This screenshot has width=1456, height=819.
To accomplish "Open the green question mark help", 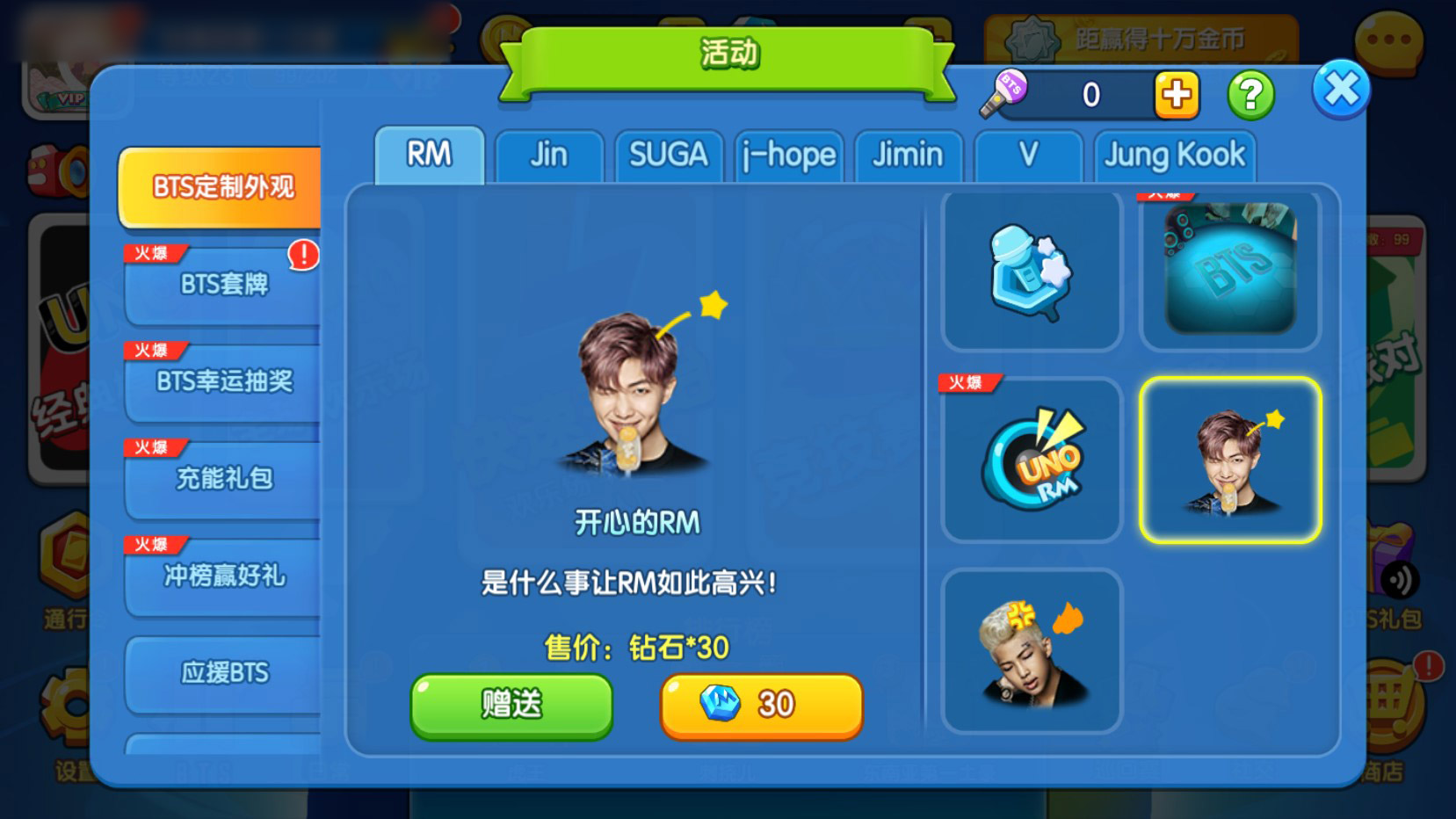I will [1250, 95].
